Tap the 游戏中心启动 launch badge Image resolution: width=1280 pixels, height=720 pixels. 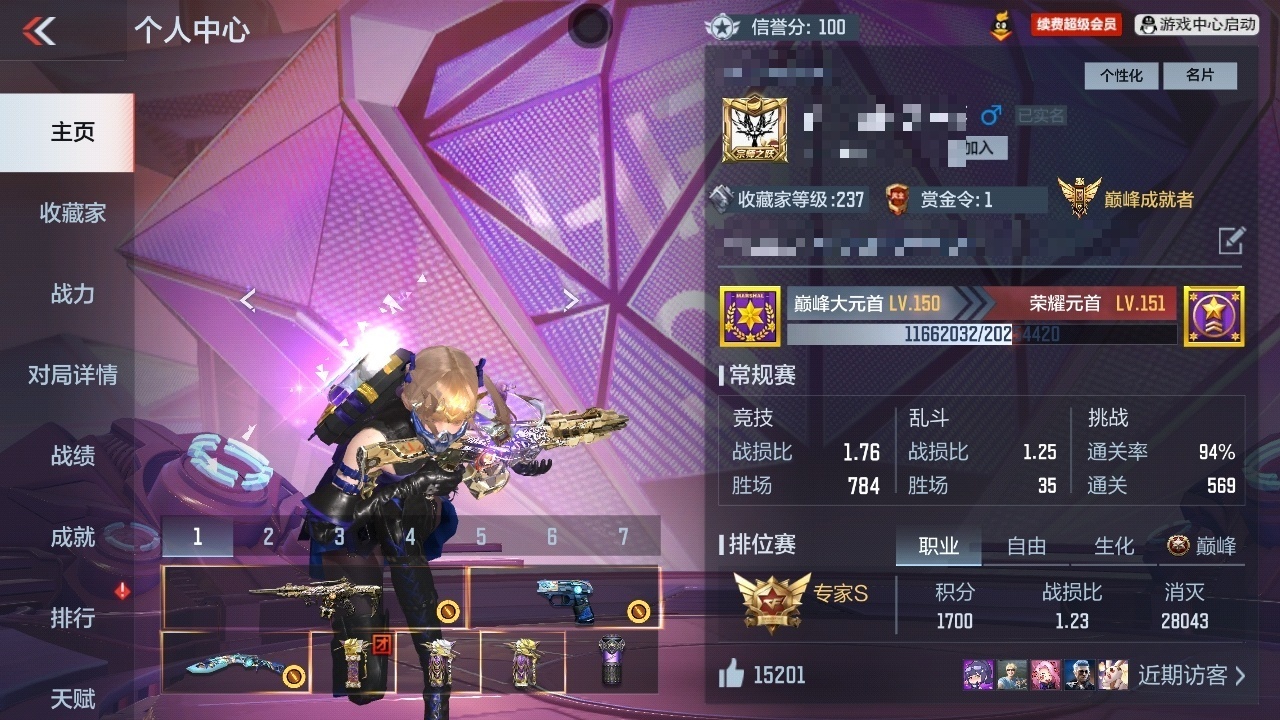1197,25
